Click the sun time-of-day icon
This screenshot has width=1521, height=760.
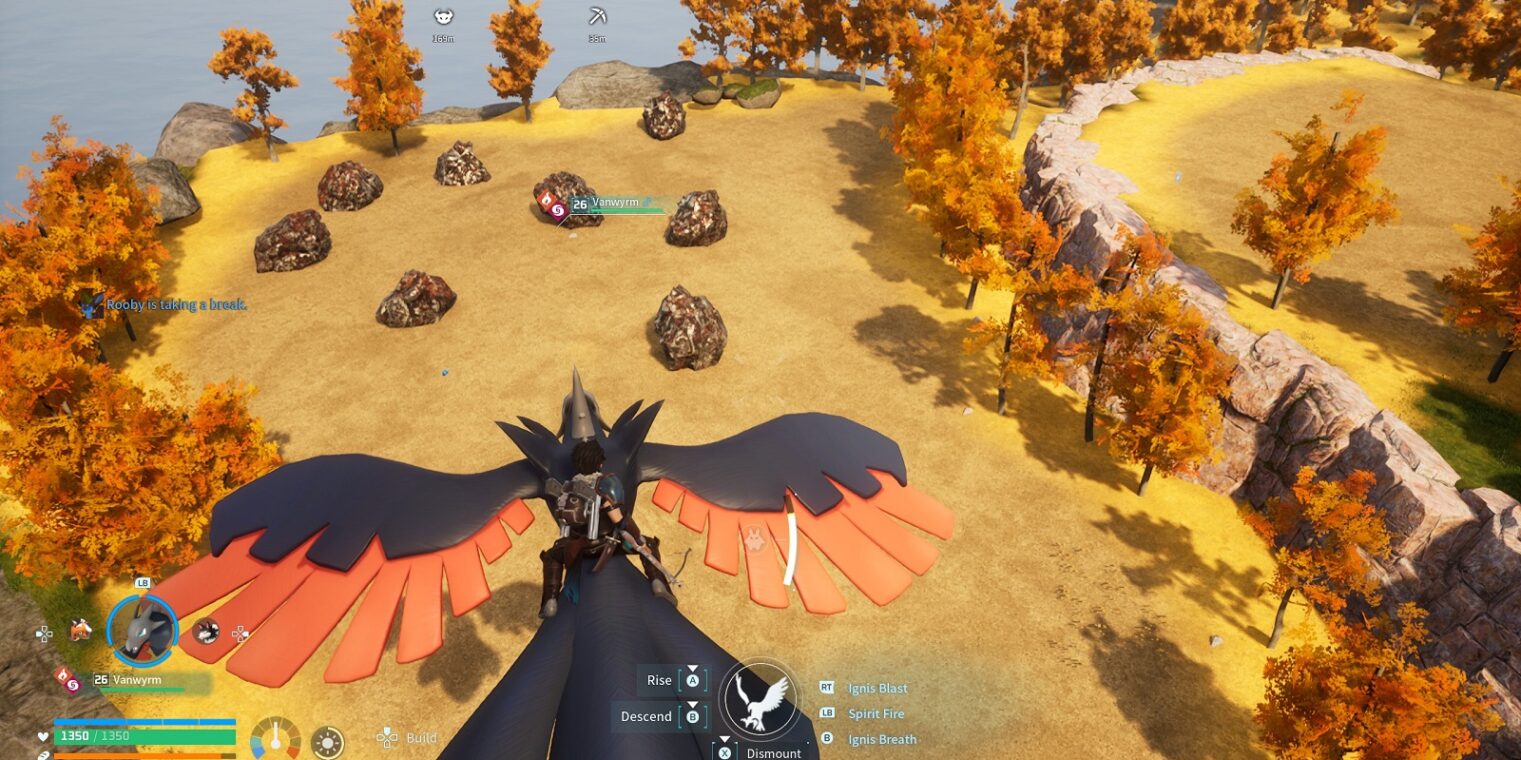click(327, 743)
